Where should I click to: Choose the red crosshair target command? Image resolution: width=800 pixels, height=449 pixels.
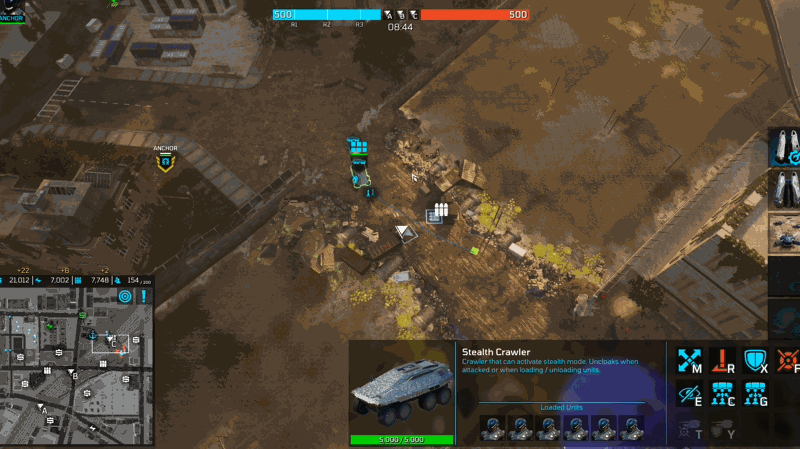(x=788, y=360)
